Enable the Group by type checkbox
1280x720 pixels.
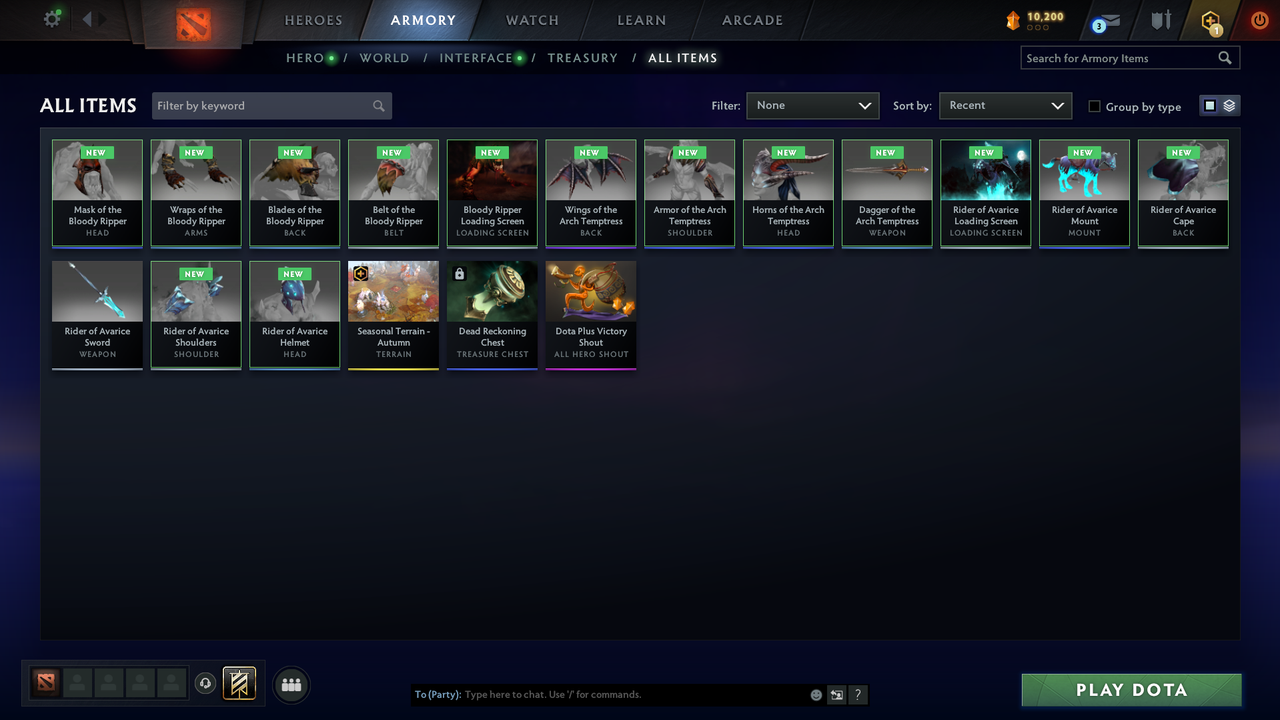pos(1094,106)
